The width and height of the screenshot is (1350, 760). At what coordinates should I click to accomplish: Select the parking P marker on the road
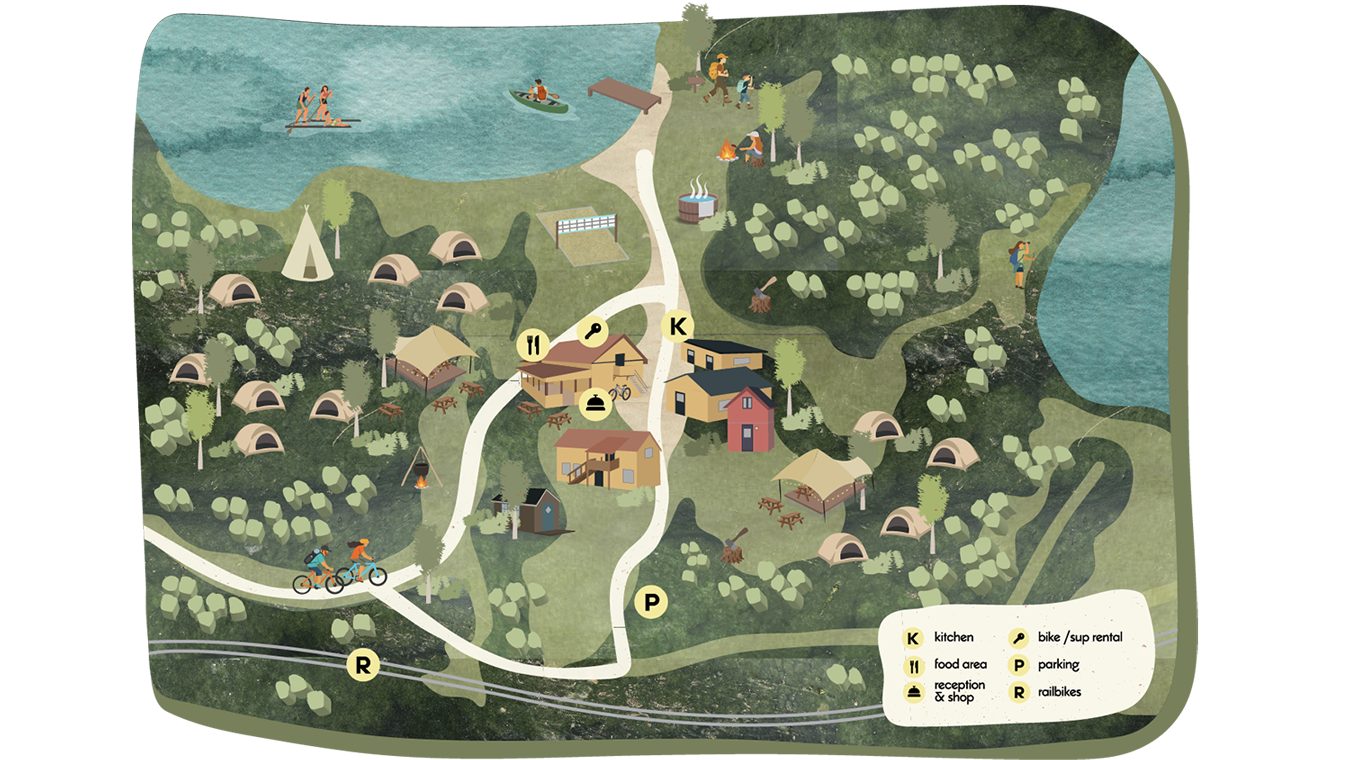tap(651, 603)
